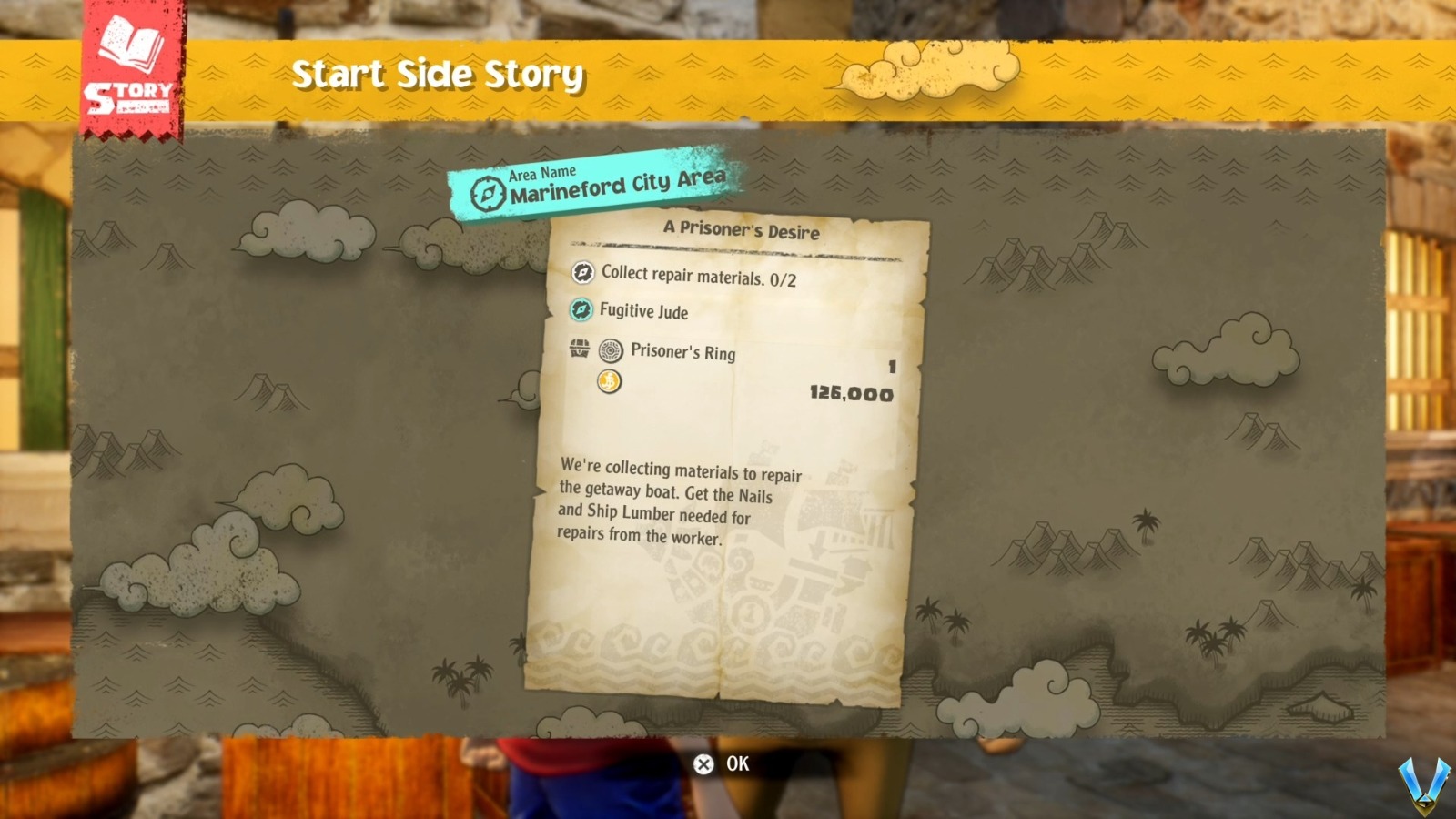Screen dimensions: 1456x819
Task: Click the teal compass icon next to Fugitive Jude
Action: (x=581, y=312)
